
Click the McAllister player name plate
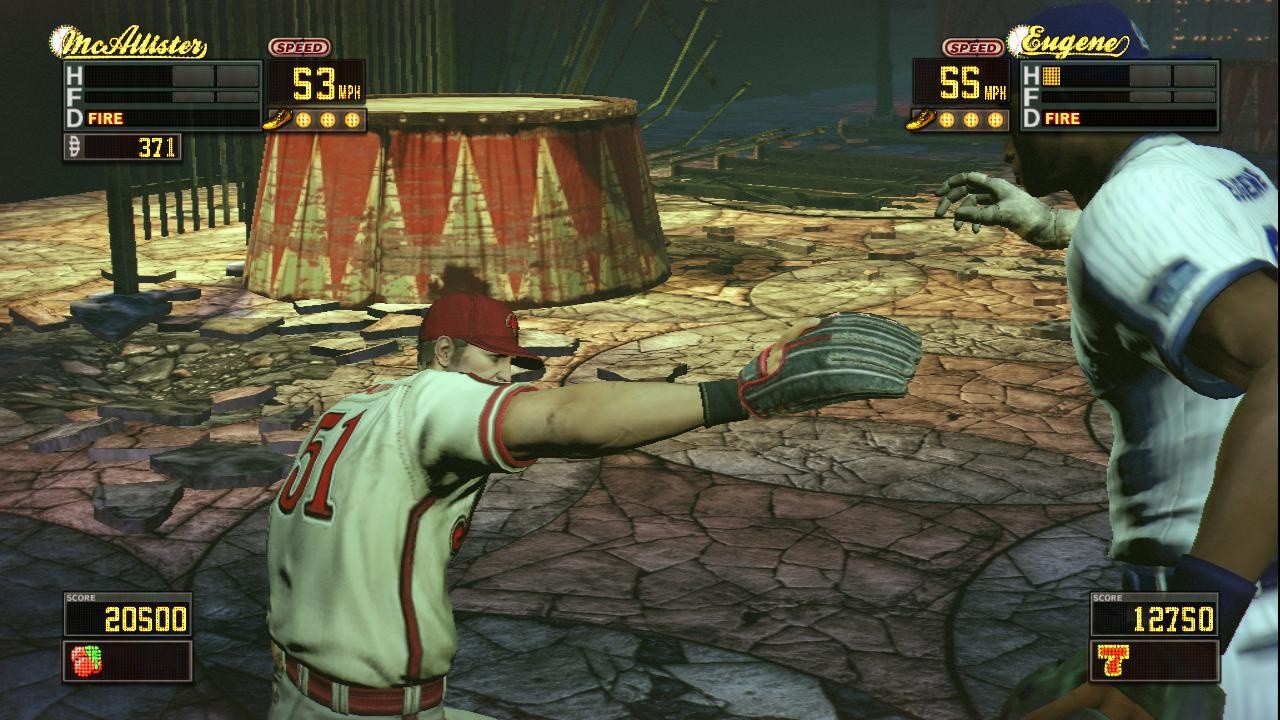point(129,45)
